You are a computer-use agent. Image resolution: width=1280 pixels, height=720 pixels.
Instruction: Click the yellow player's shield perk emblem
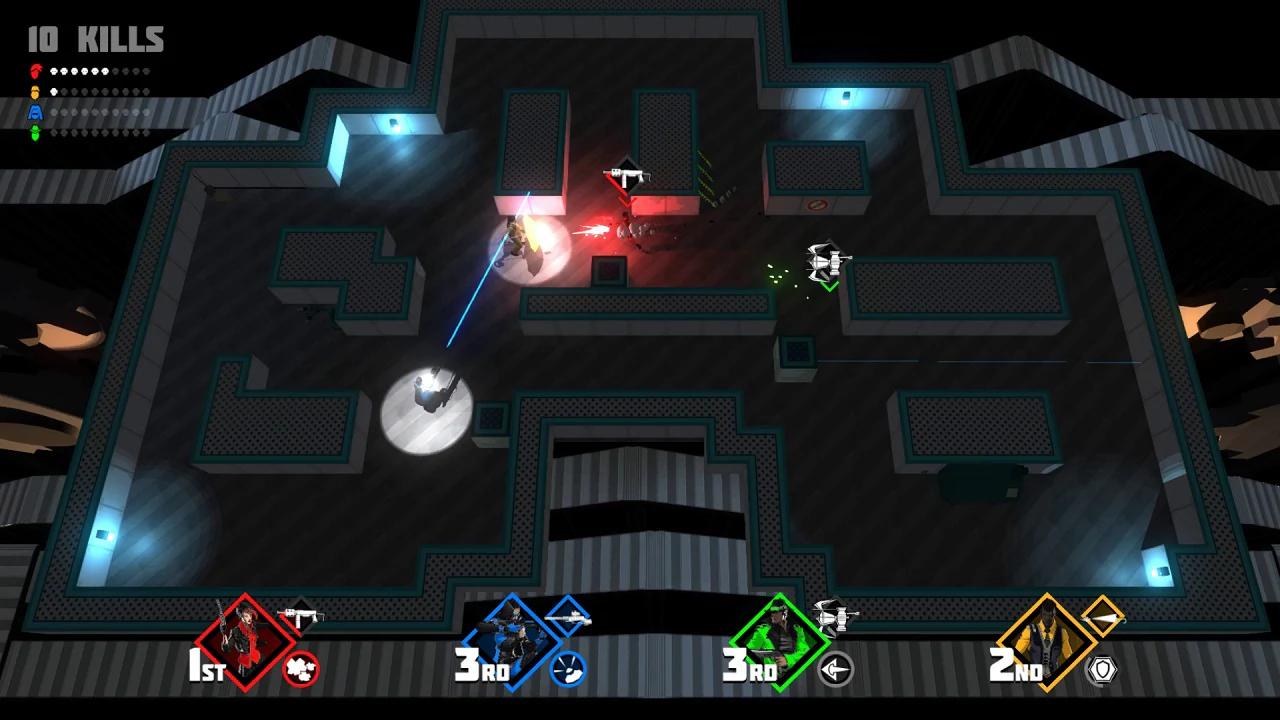coord(1102,671)
